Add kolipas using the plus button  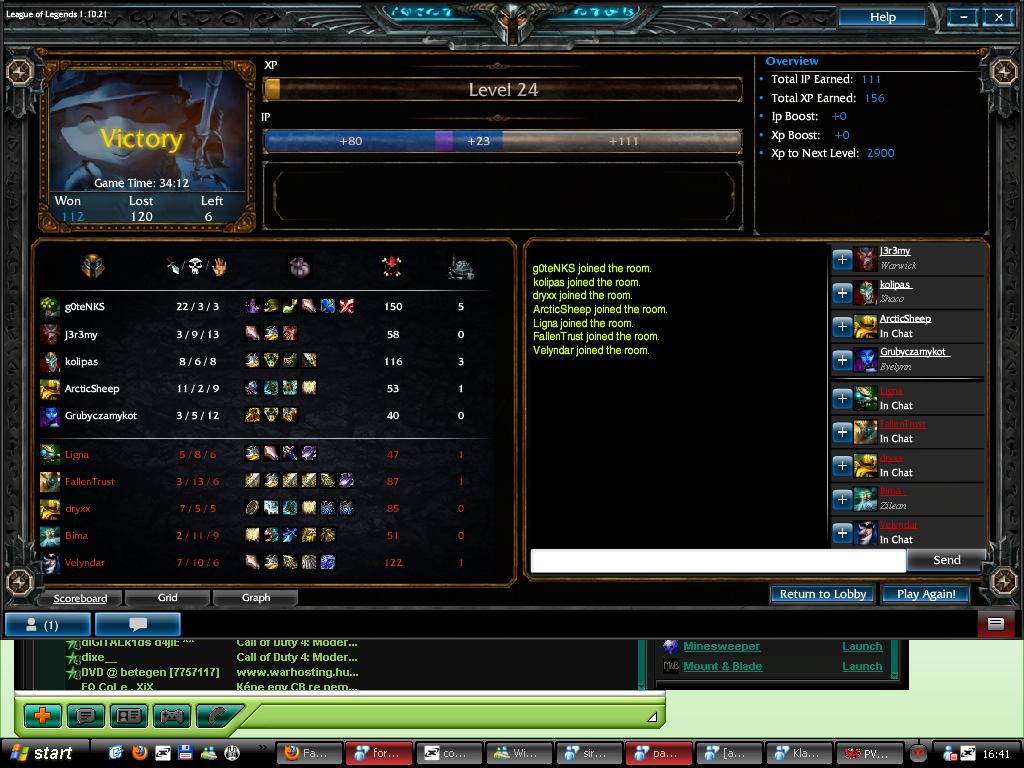pos(842,292)
